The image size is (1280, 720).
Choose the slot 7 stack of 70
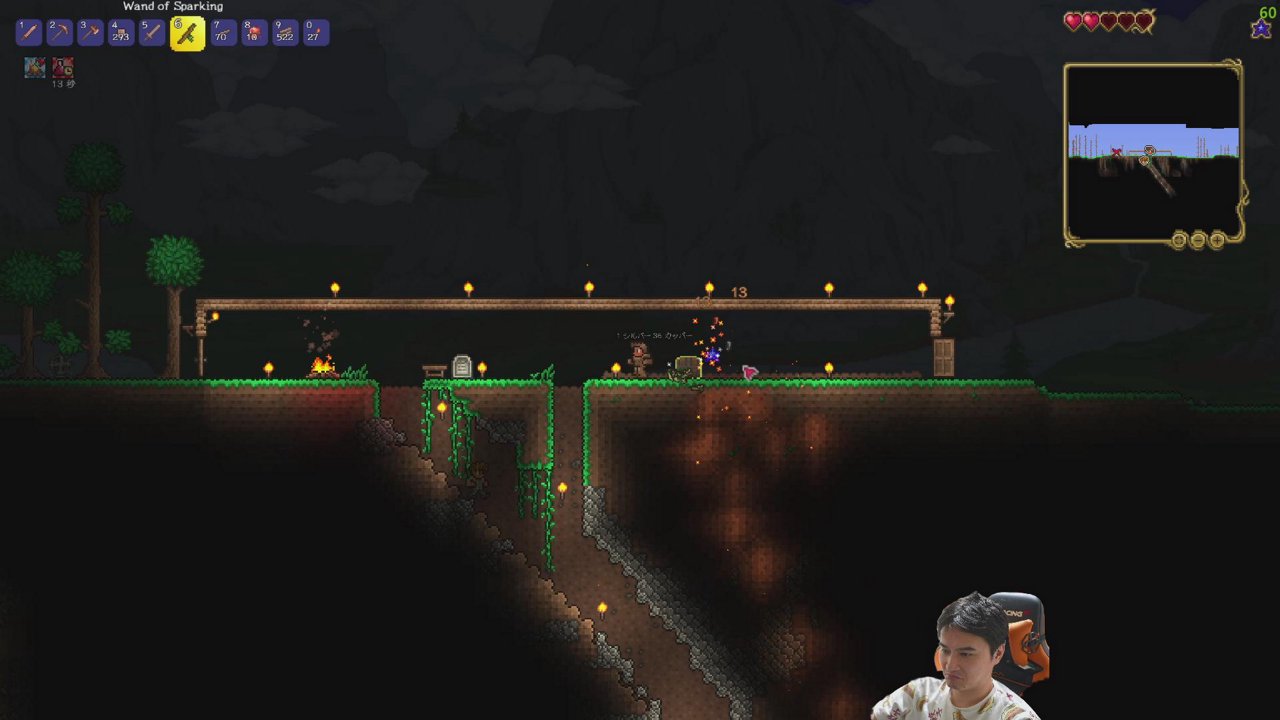(223, 32)
